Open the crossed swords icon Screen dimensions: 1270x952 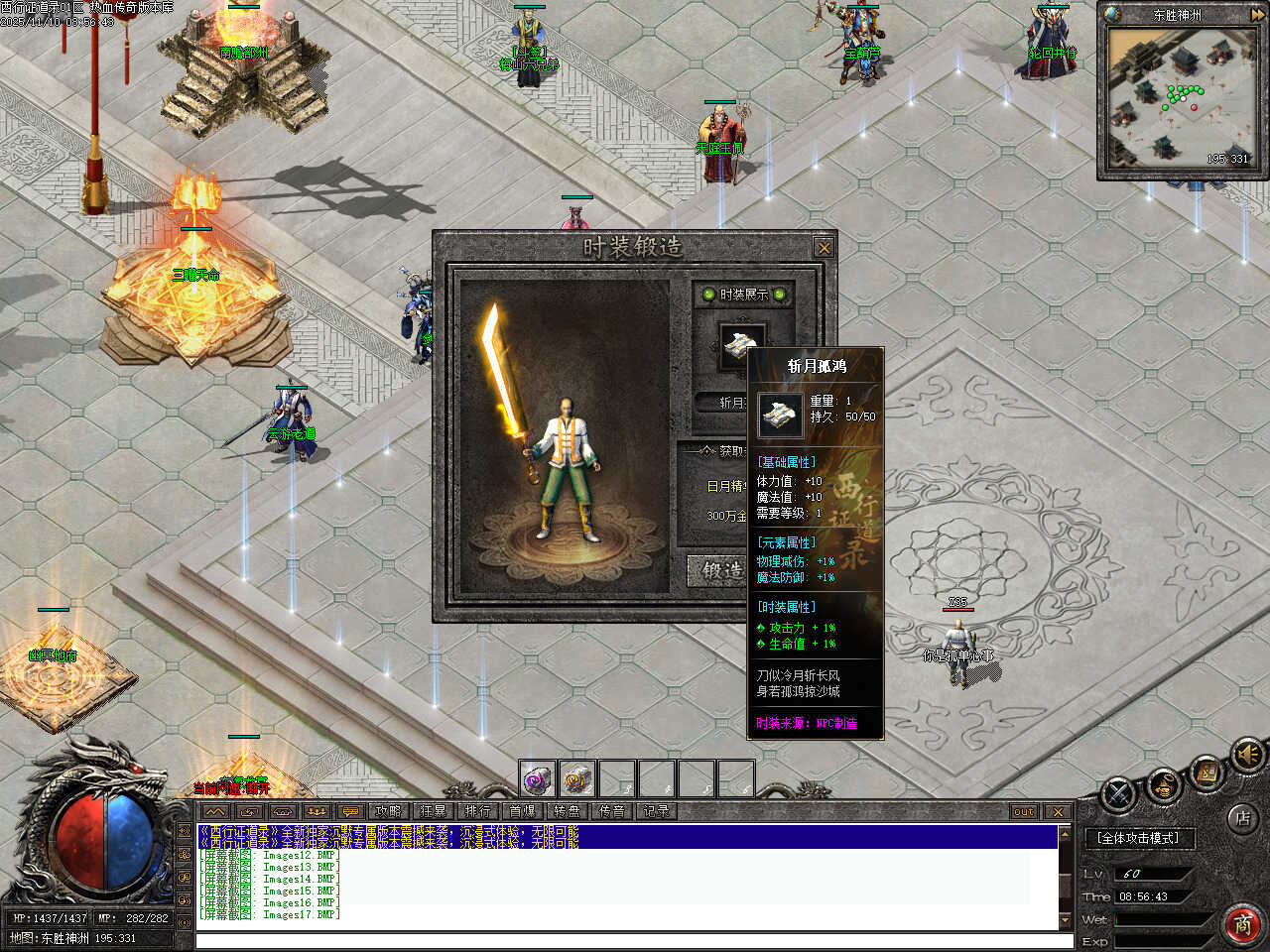click(1119, 794)
